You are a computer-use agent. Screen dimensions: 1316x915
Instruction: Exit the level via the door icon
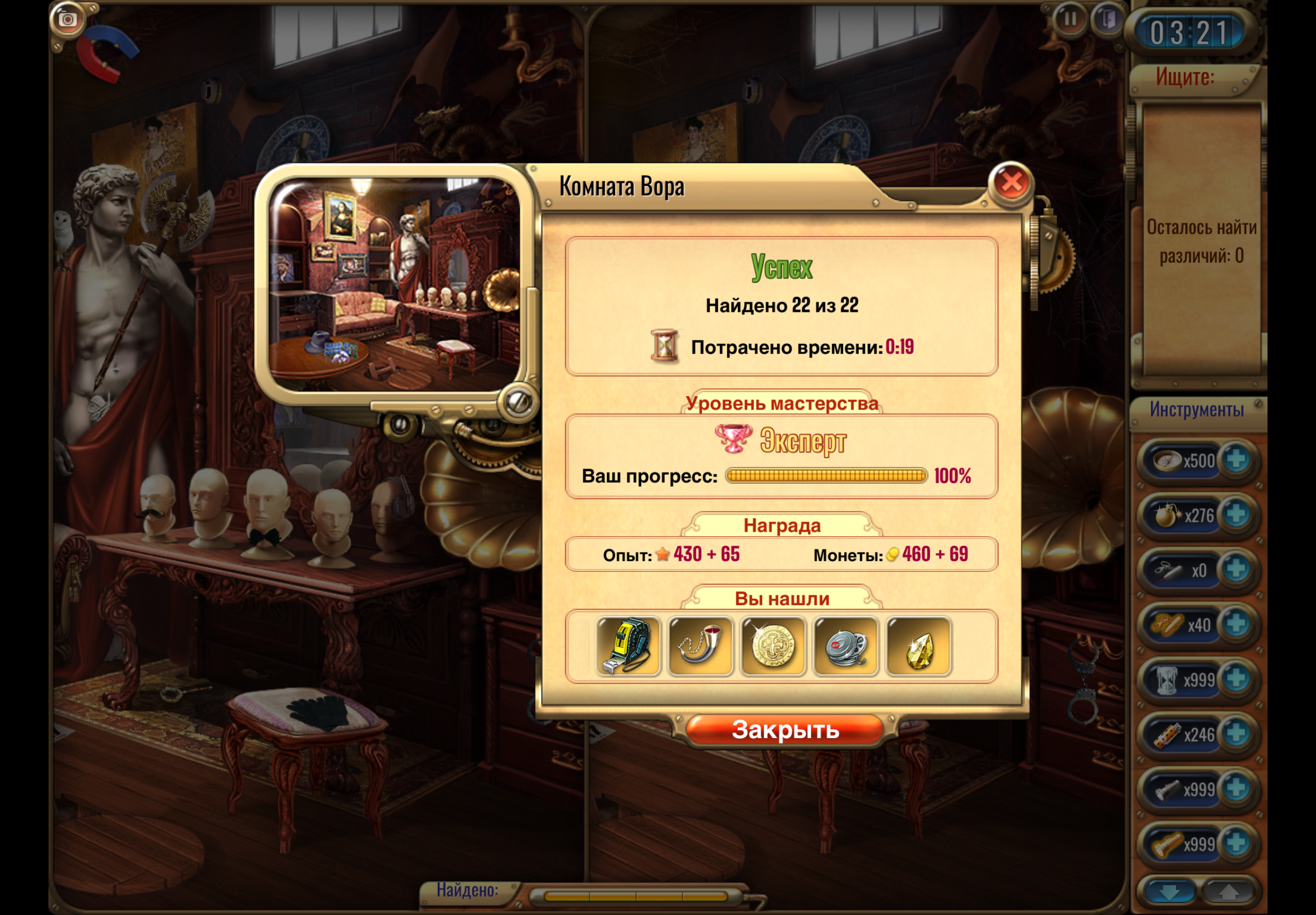(x=1107, y=20)
